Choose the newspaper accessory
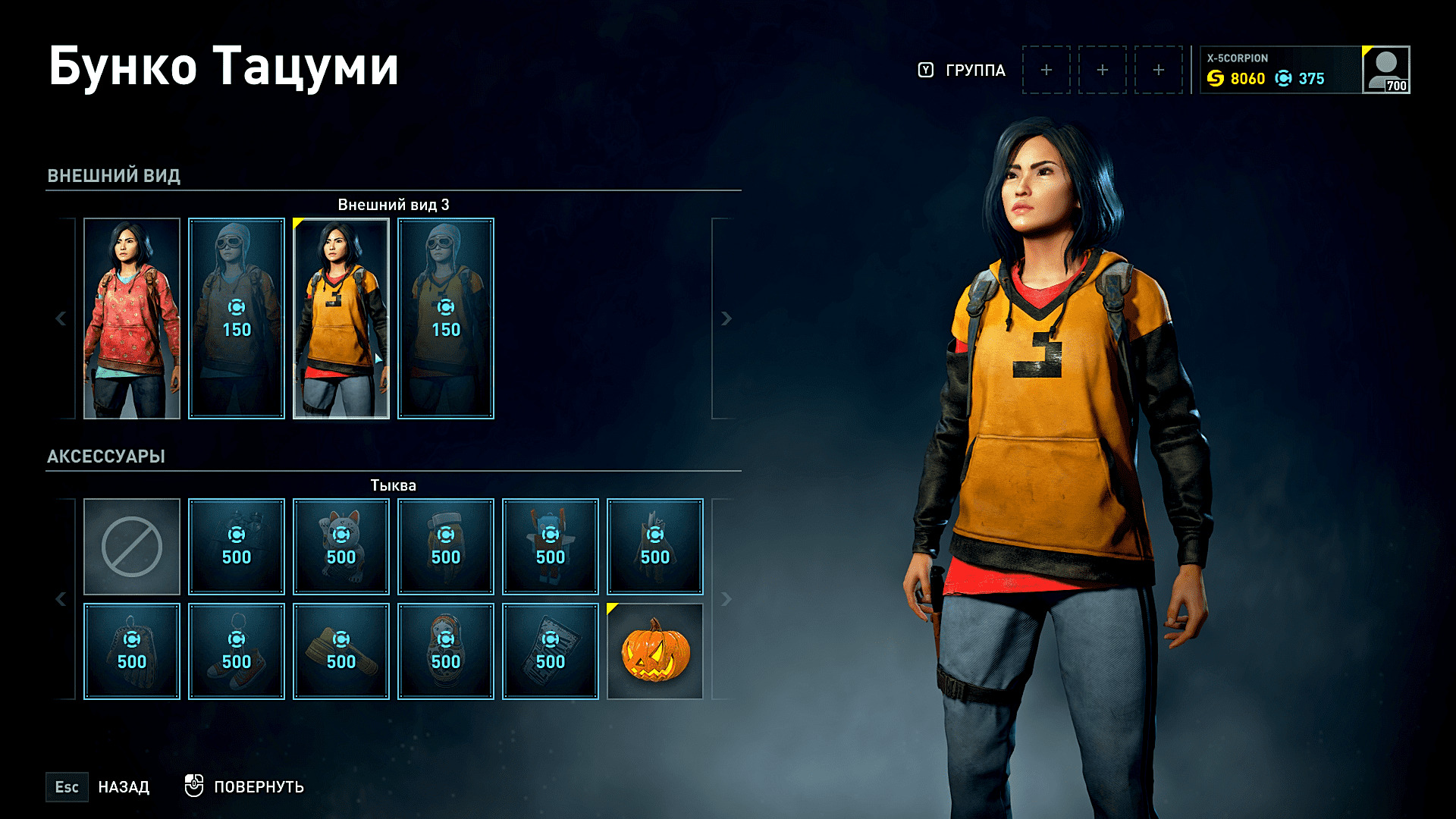 (x=551, y=651)
